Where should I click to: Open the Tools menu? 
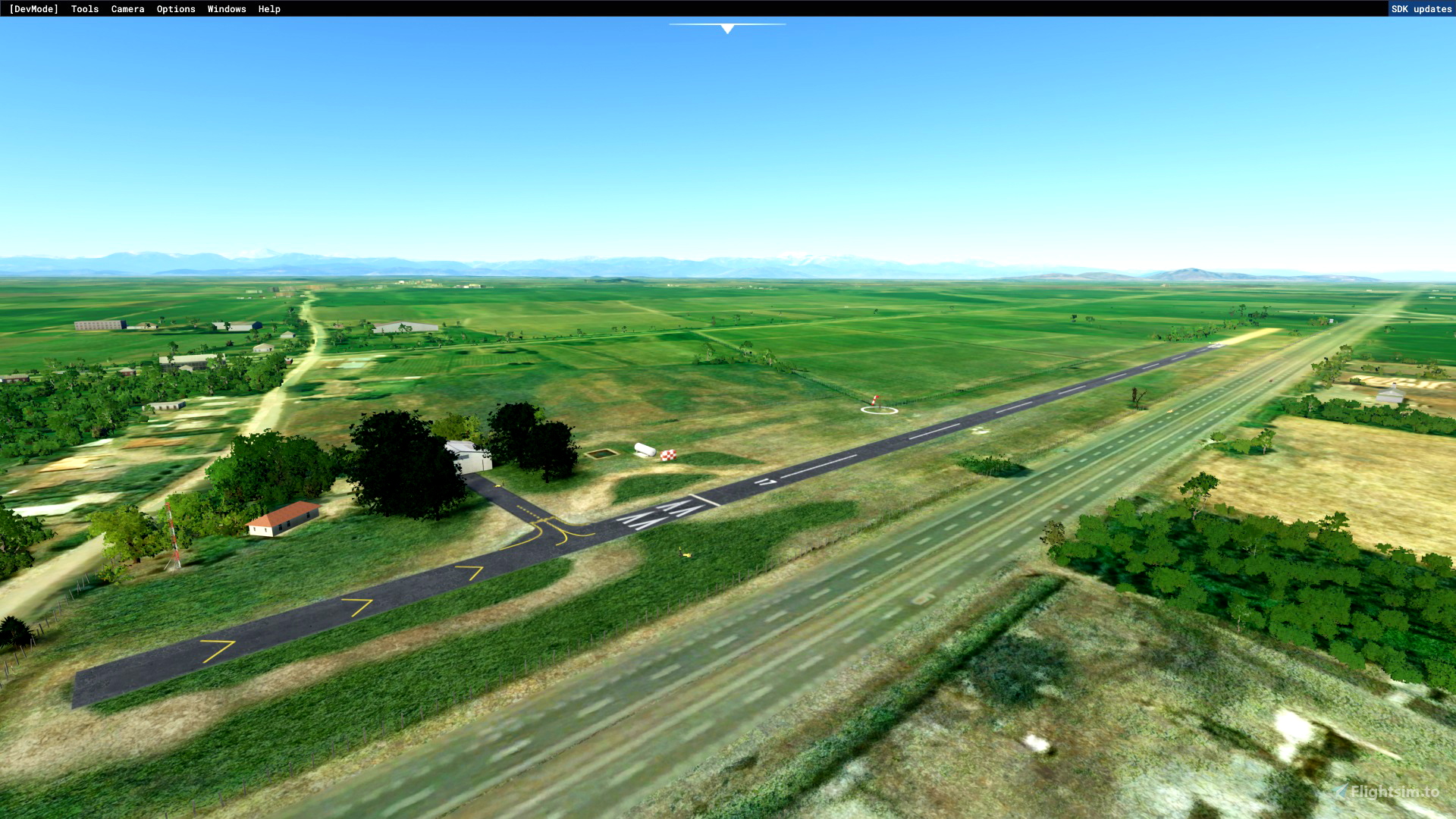[83, 8]
